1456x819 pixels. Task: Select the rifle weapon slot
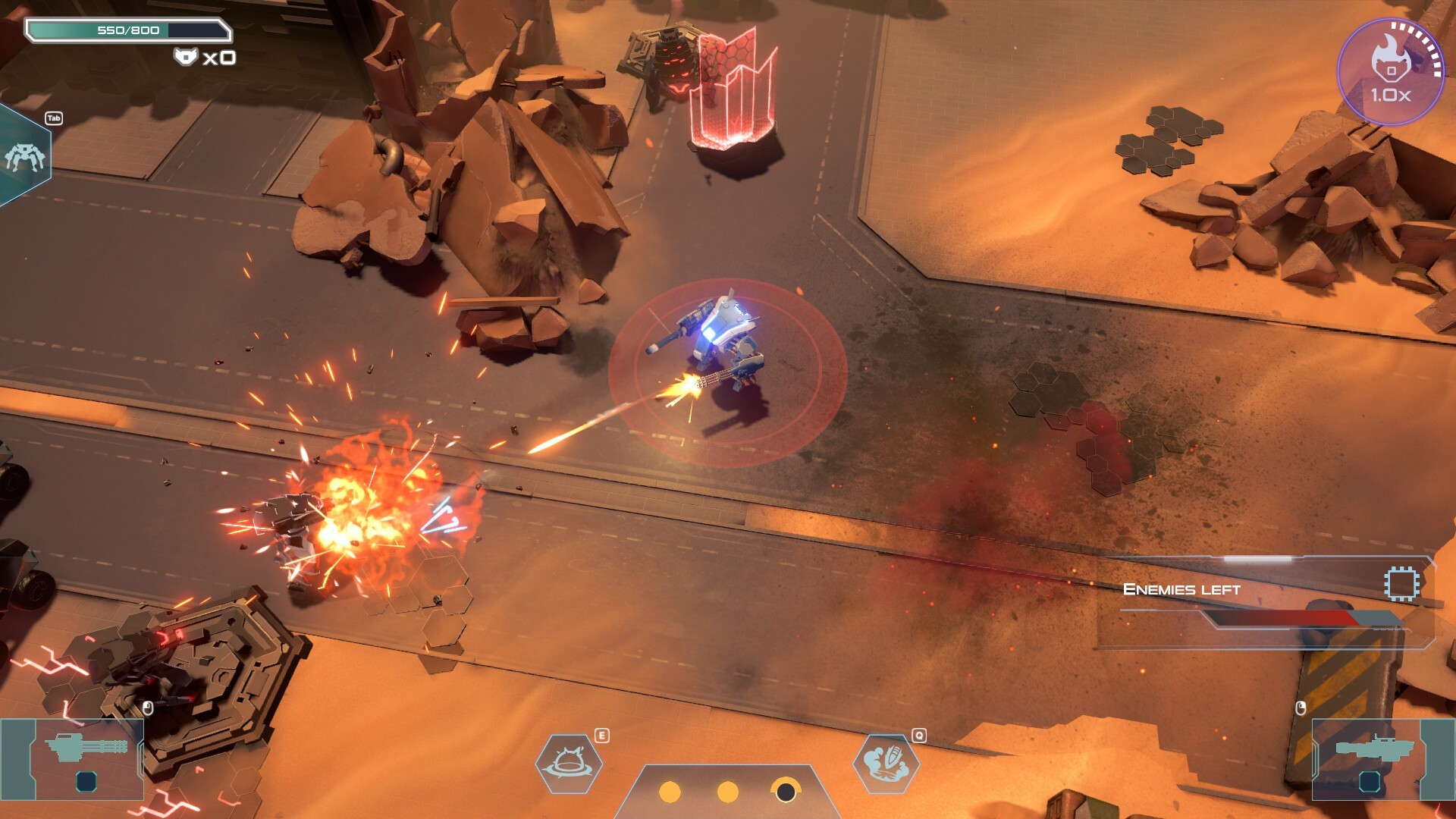(x=1370, y=758)
